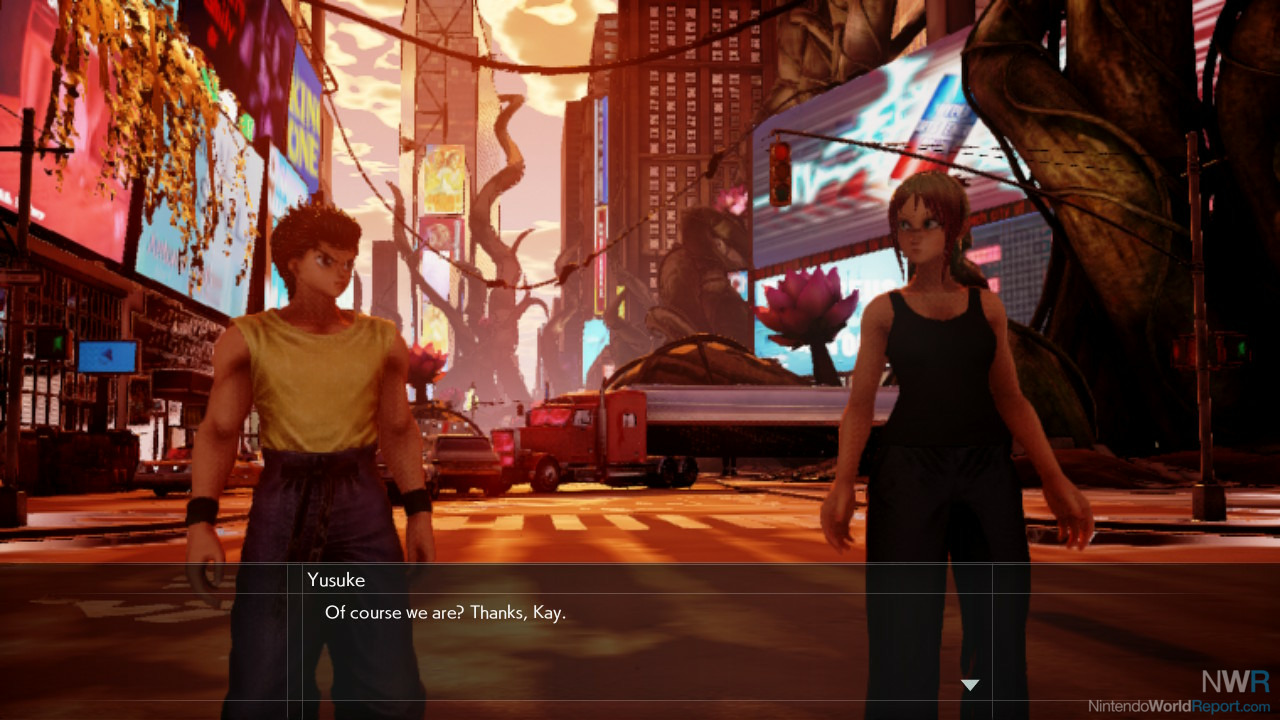
Task: Advance dialogue with the white arrow indicator
Action: click(x=969, y=685)
